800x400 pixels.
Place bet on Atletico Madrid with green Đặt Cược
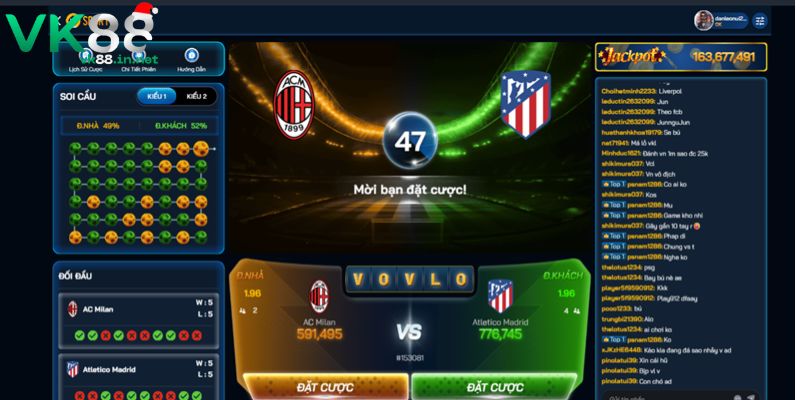tap(494, 386)
